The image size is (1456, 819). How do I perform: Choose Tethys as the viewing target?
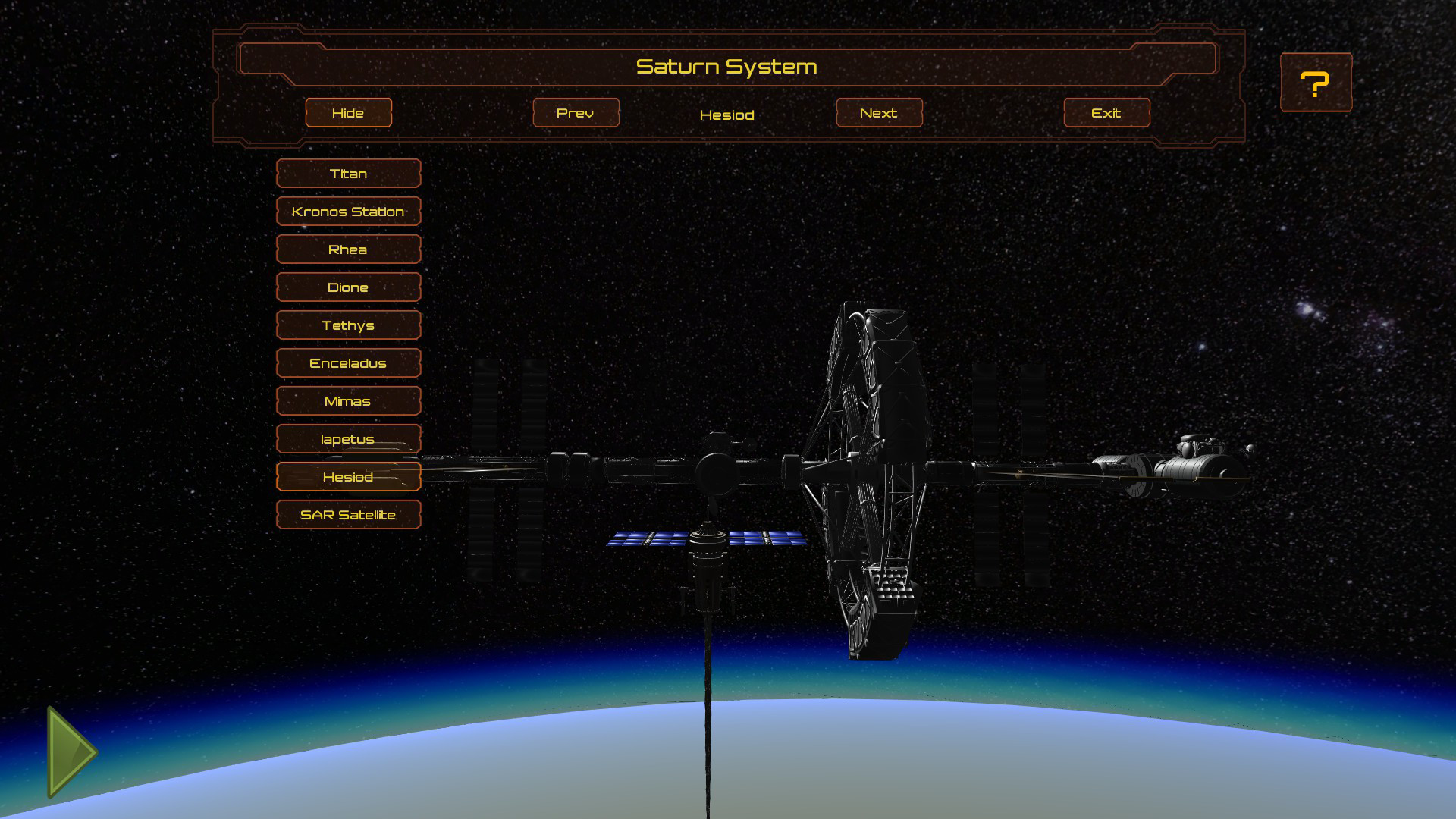(348, 325)
